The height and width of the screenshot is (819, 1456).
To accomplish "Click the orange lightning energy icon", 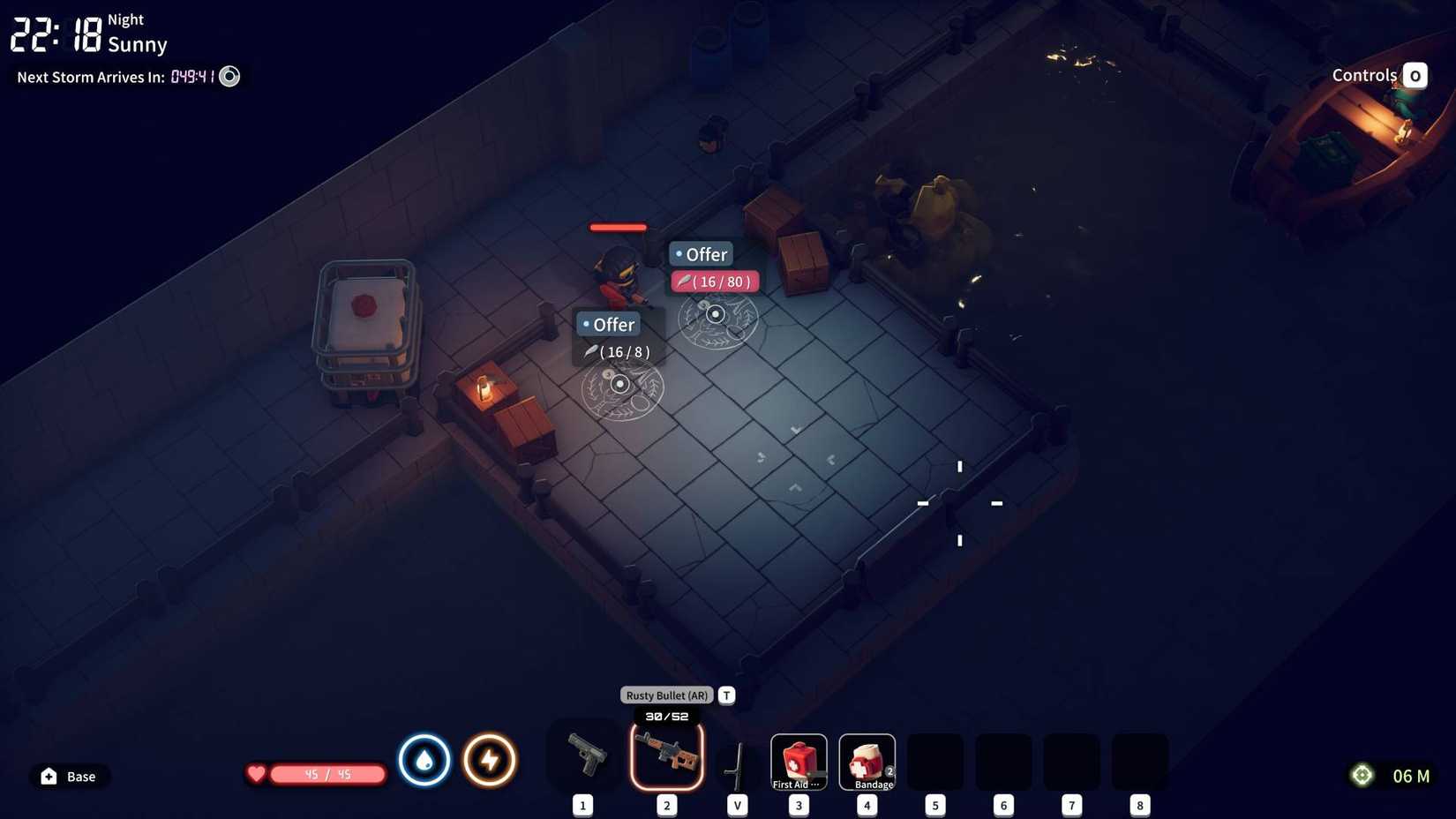I will (490, 759).
